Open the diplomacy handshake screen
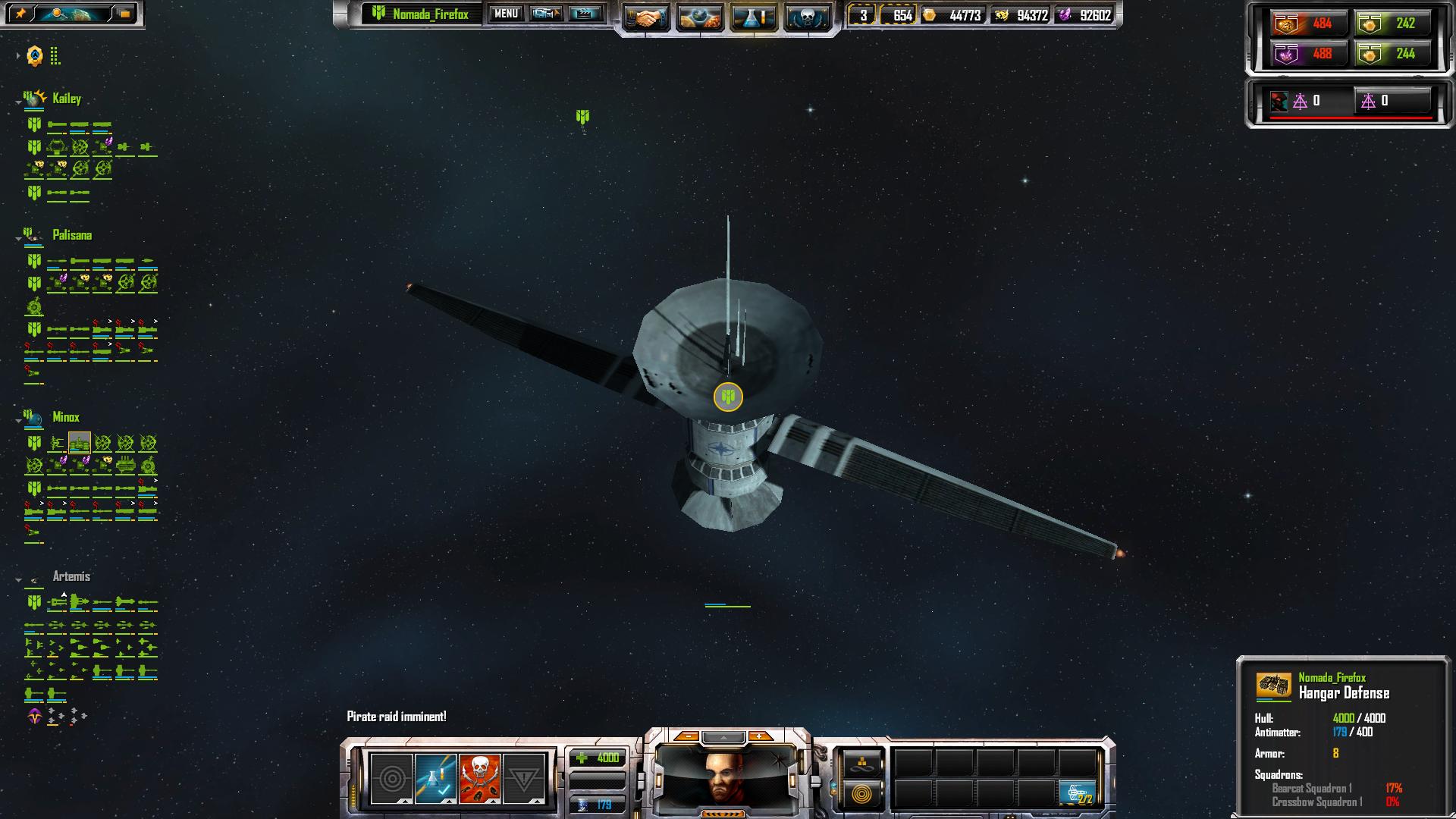1456x819 pixels. pyautogui.click(x=646, y=17)
